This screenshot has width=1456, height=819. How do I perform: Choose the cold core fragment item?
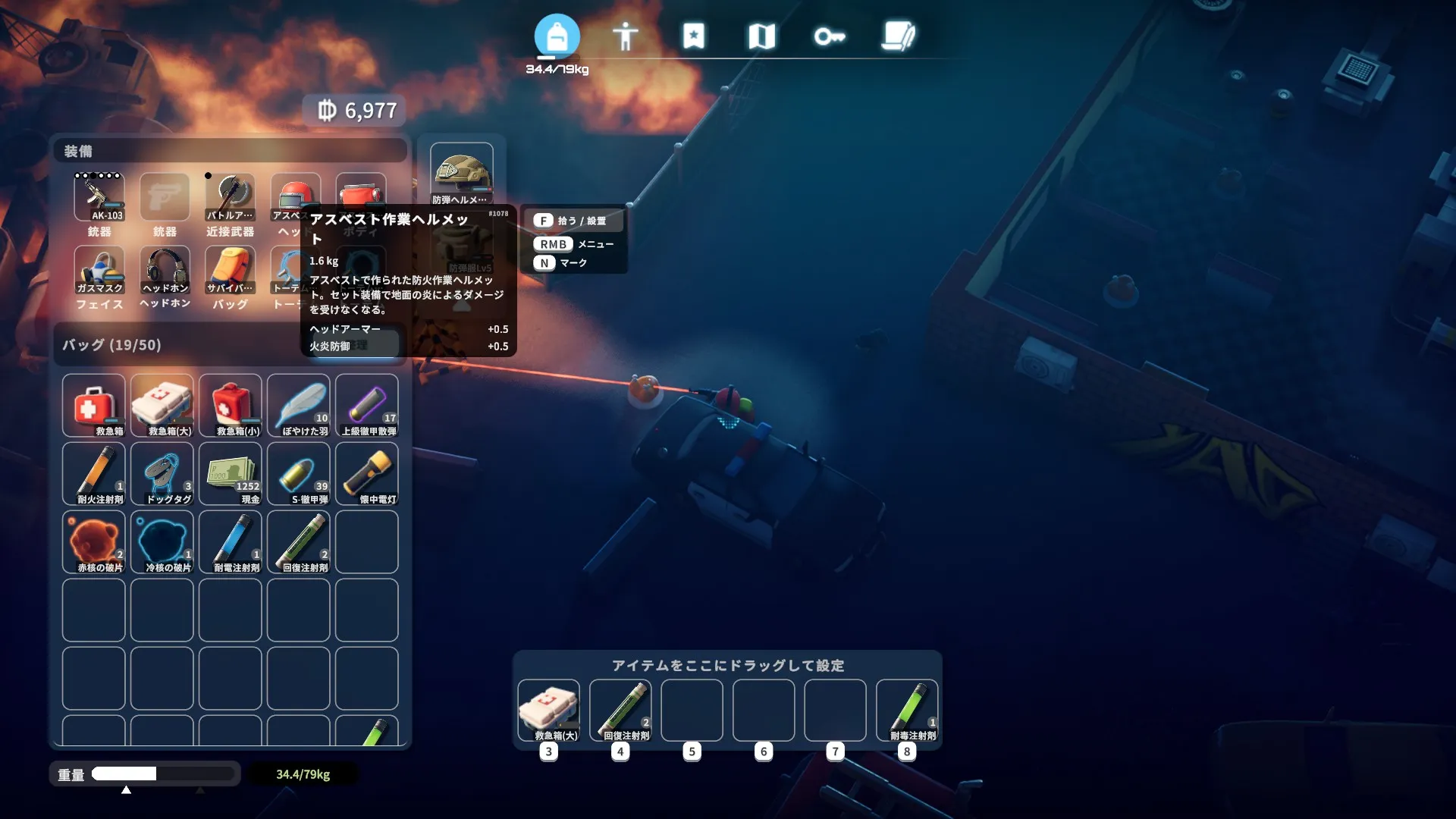[x=162, y=541]
